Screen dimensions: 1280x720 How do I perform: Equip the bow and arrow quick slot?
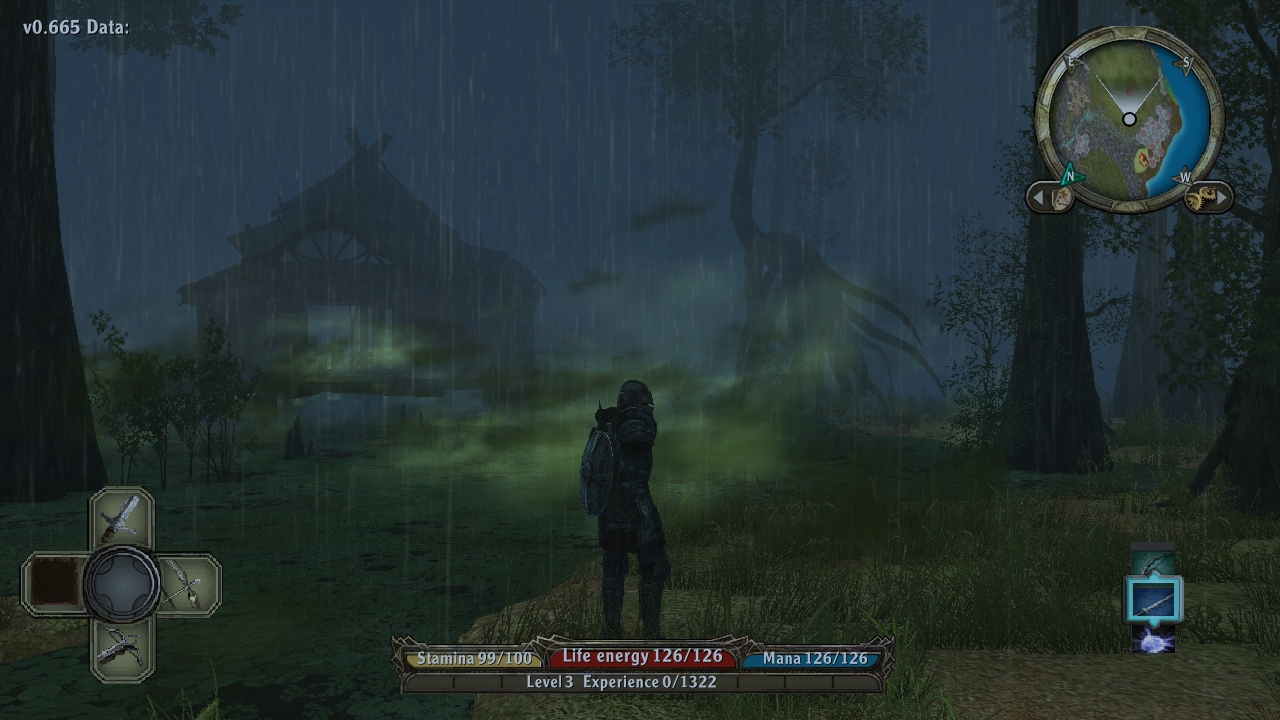186,584
